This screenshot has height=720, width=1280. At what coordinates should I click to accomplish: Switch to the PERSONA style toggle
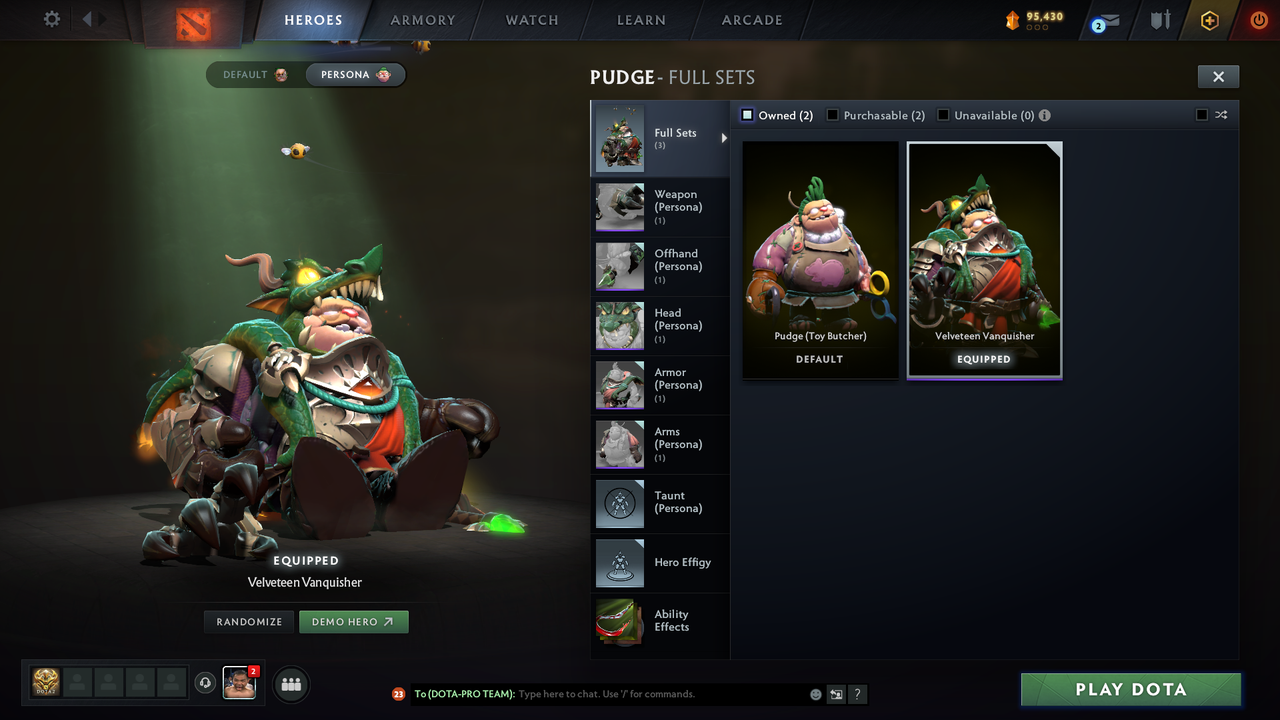pos(355,74)
